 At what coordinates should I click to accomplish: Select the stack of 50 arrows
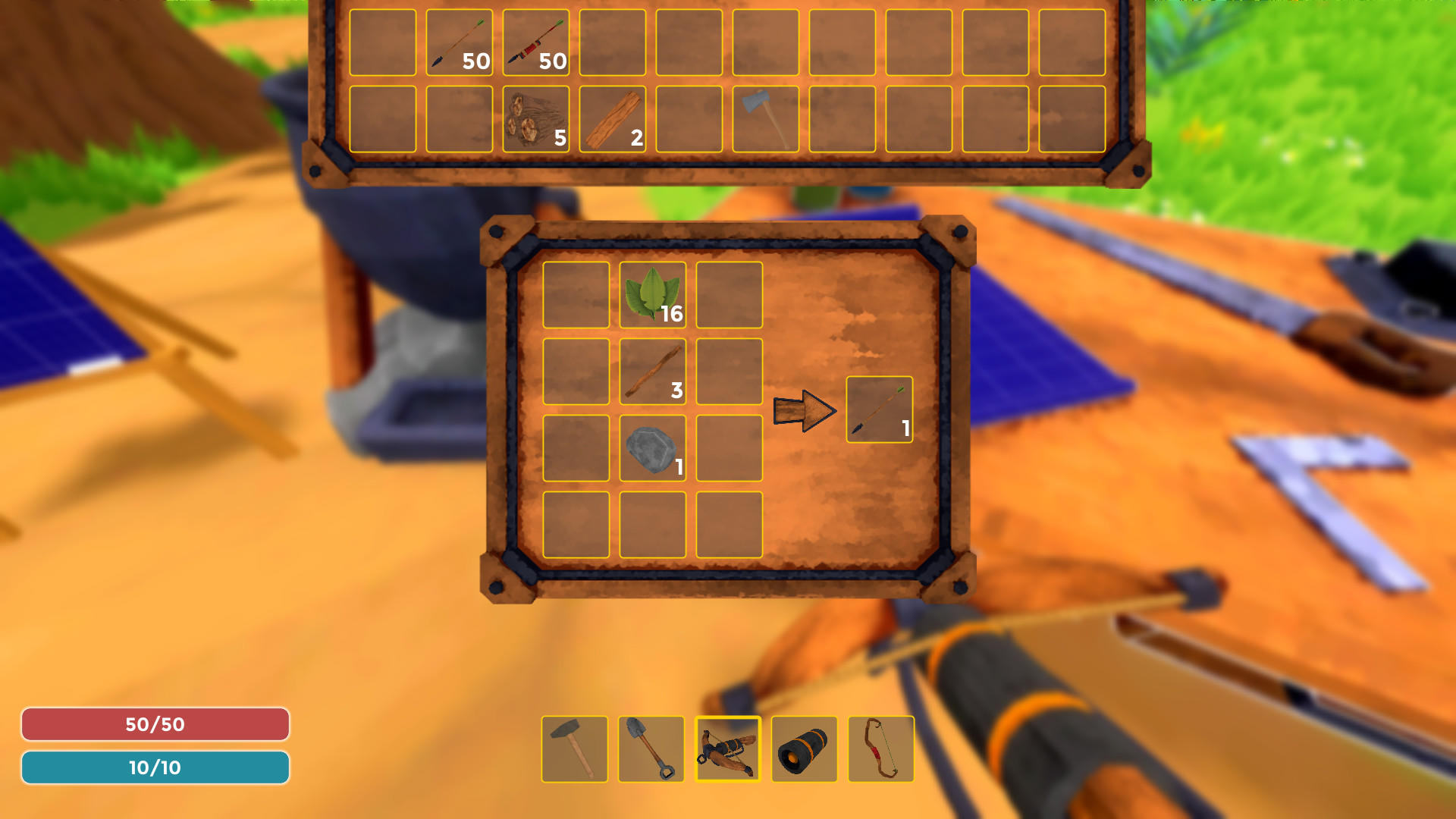pos(459,42)
